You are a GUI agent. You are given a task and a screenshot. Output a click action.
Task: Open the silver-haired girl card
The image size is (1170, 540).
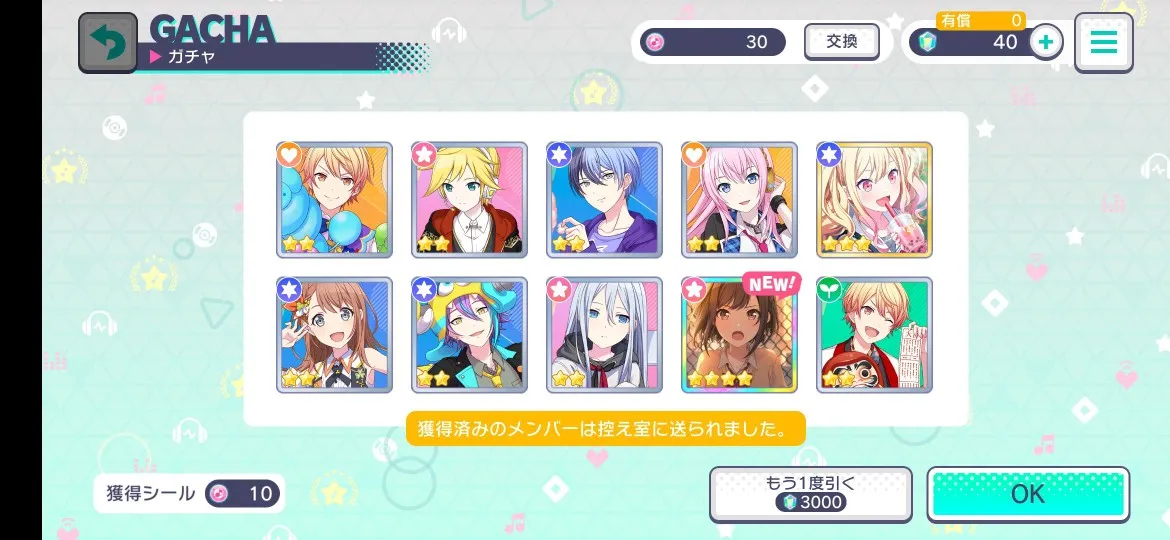pyautogui.click(x=604, y=335)
